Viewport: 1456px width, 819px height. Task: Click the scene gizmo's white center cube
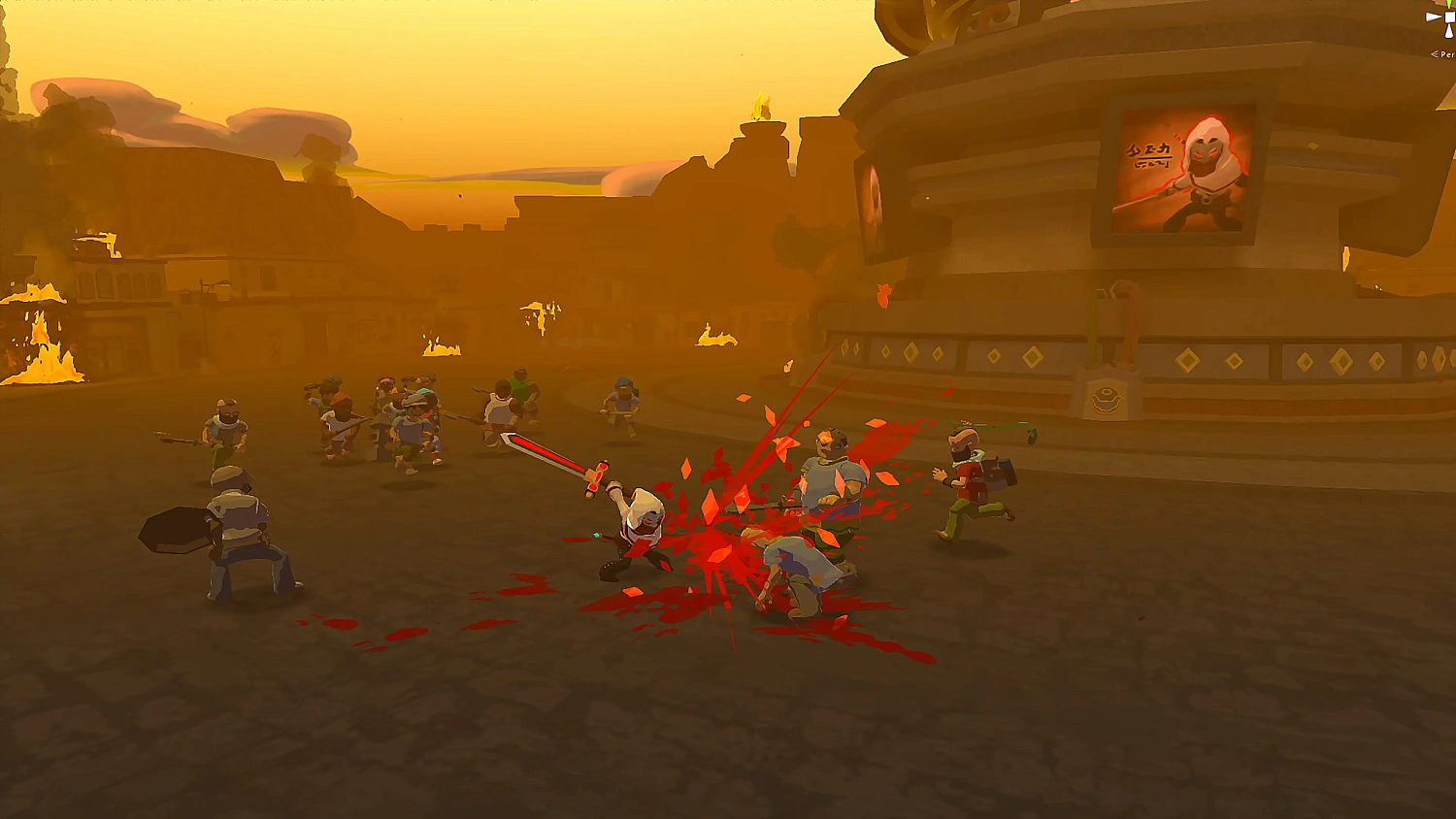tap(1449, 17)
